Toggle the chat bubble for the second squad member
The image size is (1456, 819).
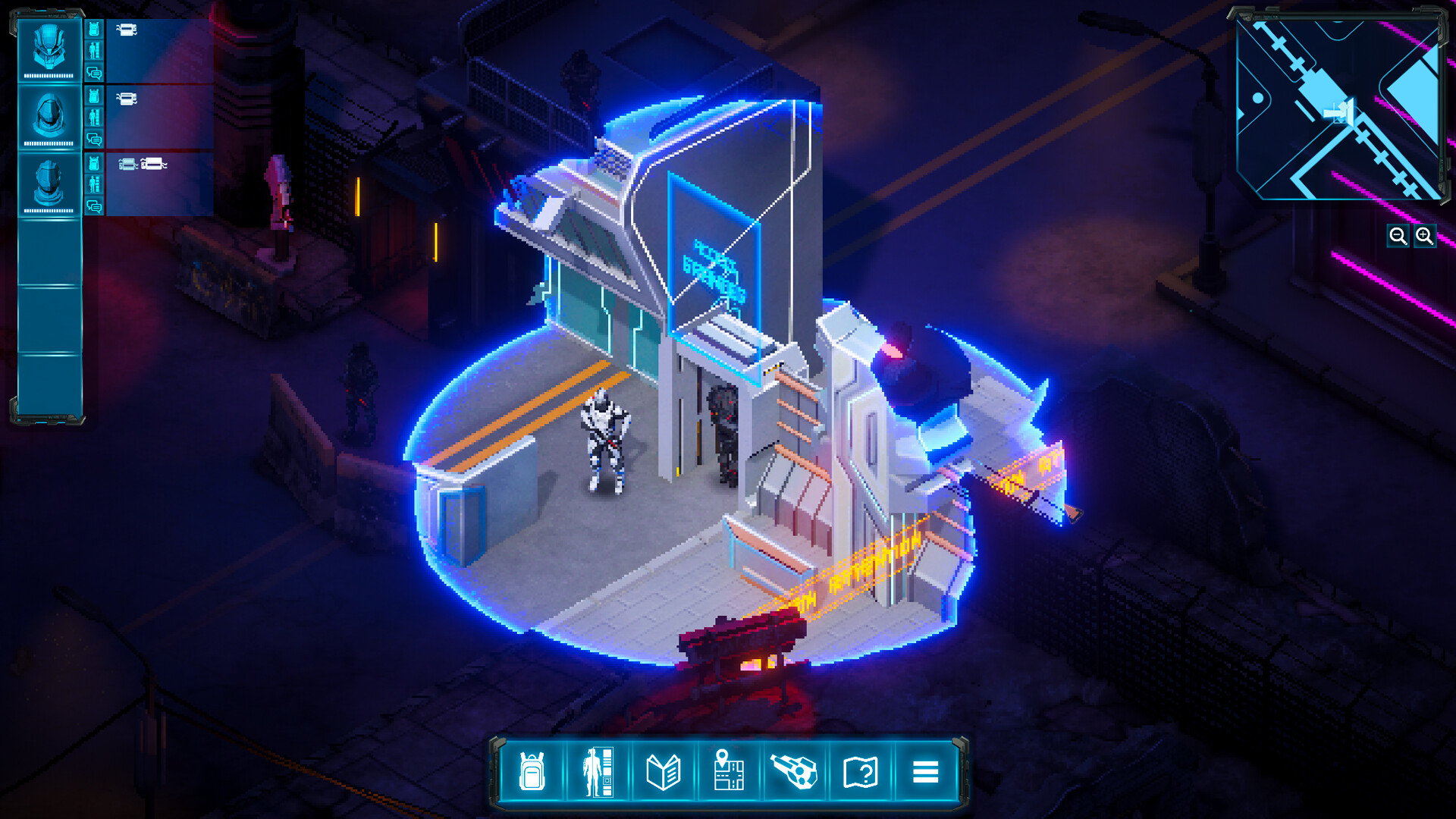click(94, 139)
